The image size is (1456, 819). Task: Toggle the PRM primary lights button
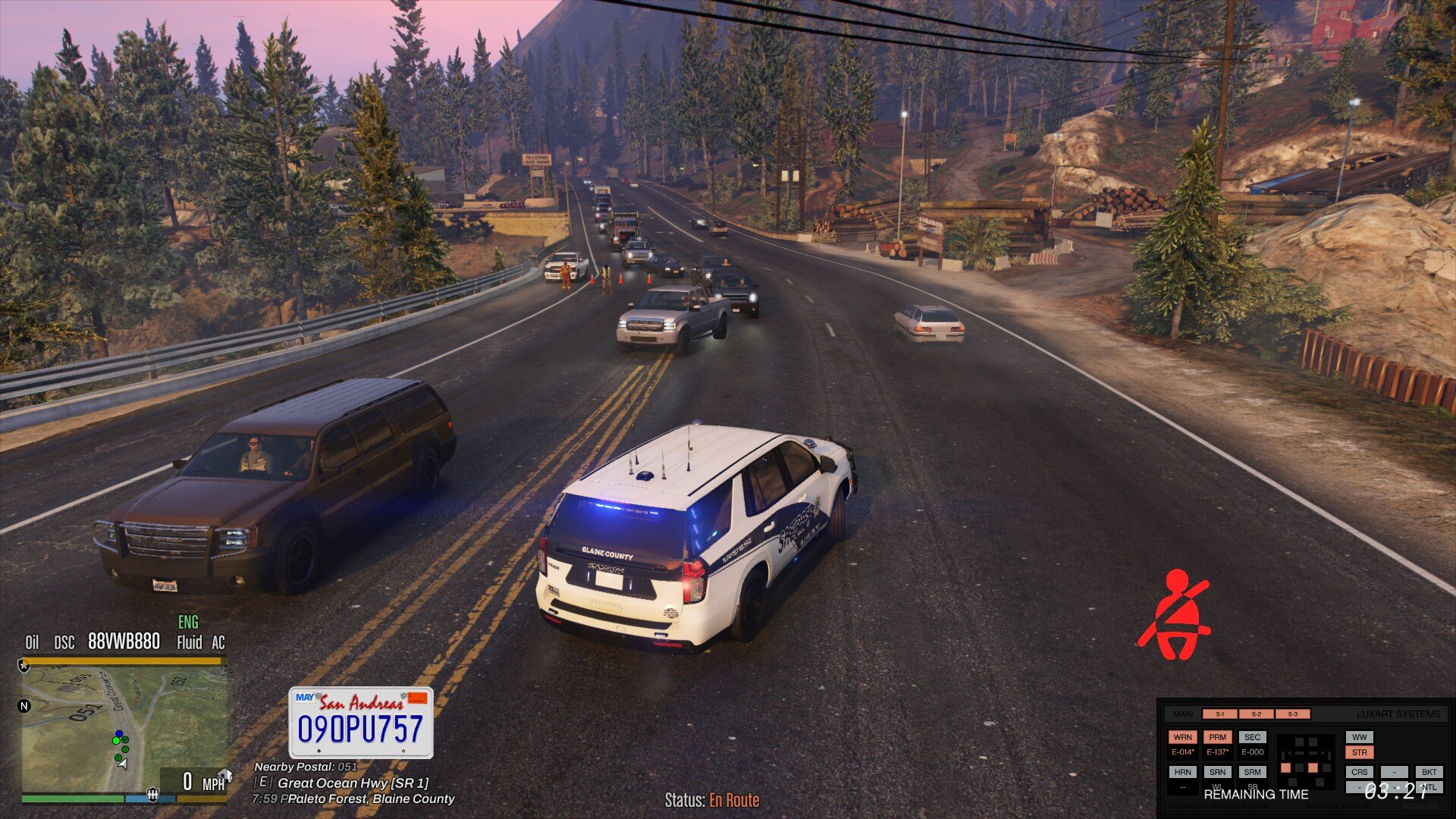coord(1217,737)
